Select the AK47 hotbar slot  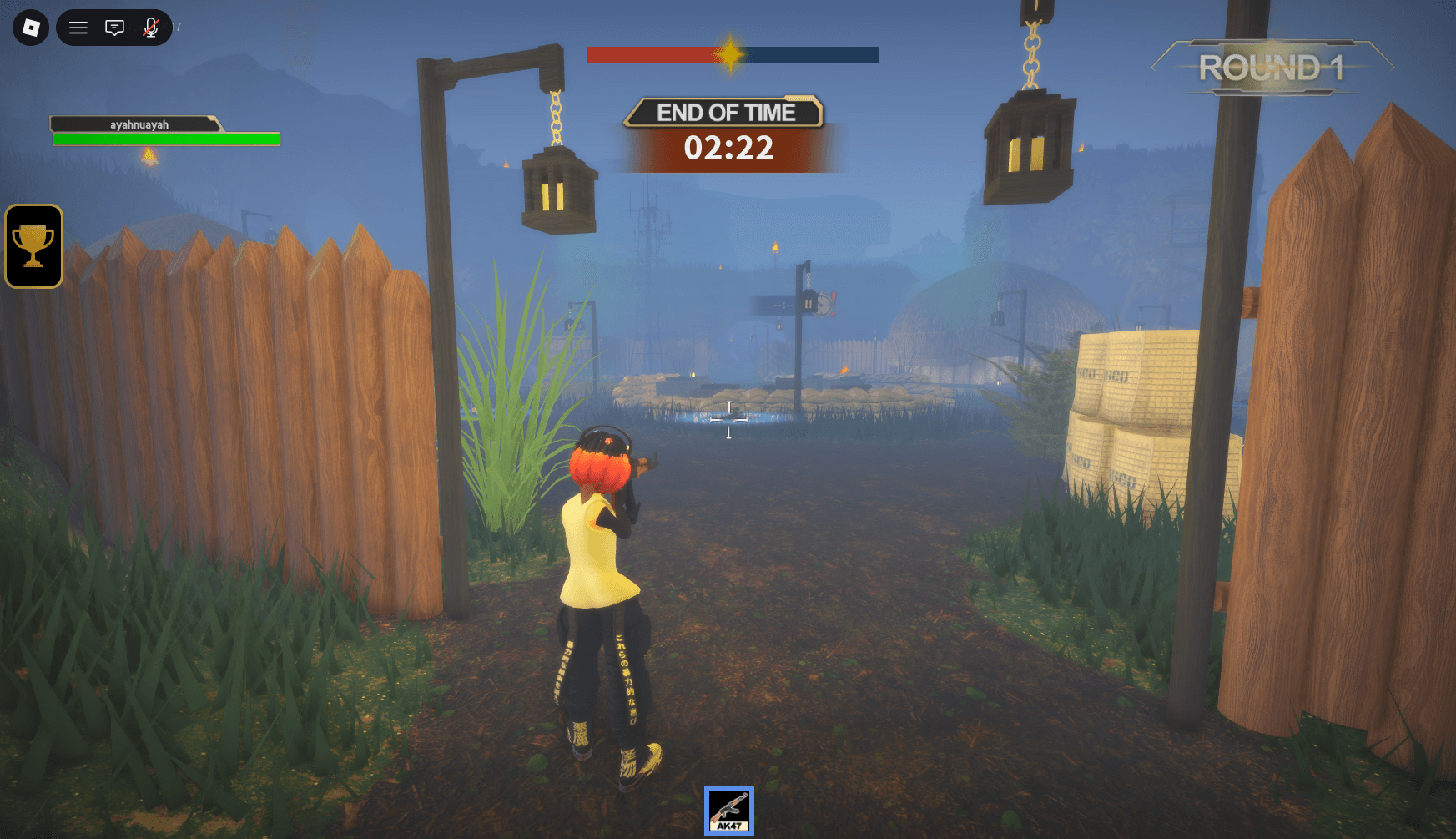[728, 811]
